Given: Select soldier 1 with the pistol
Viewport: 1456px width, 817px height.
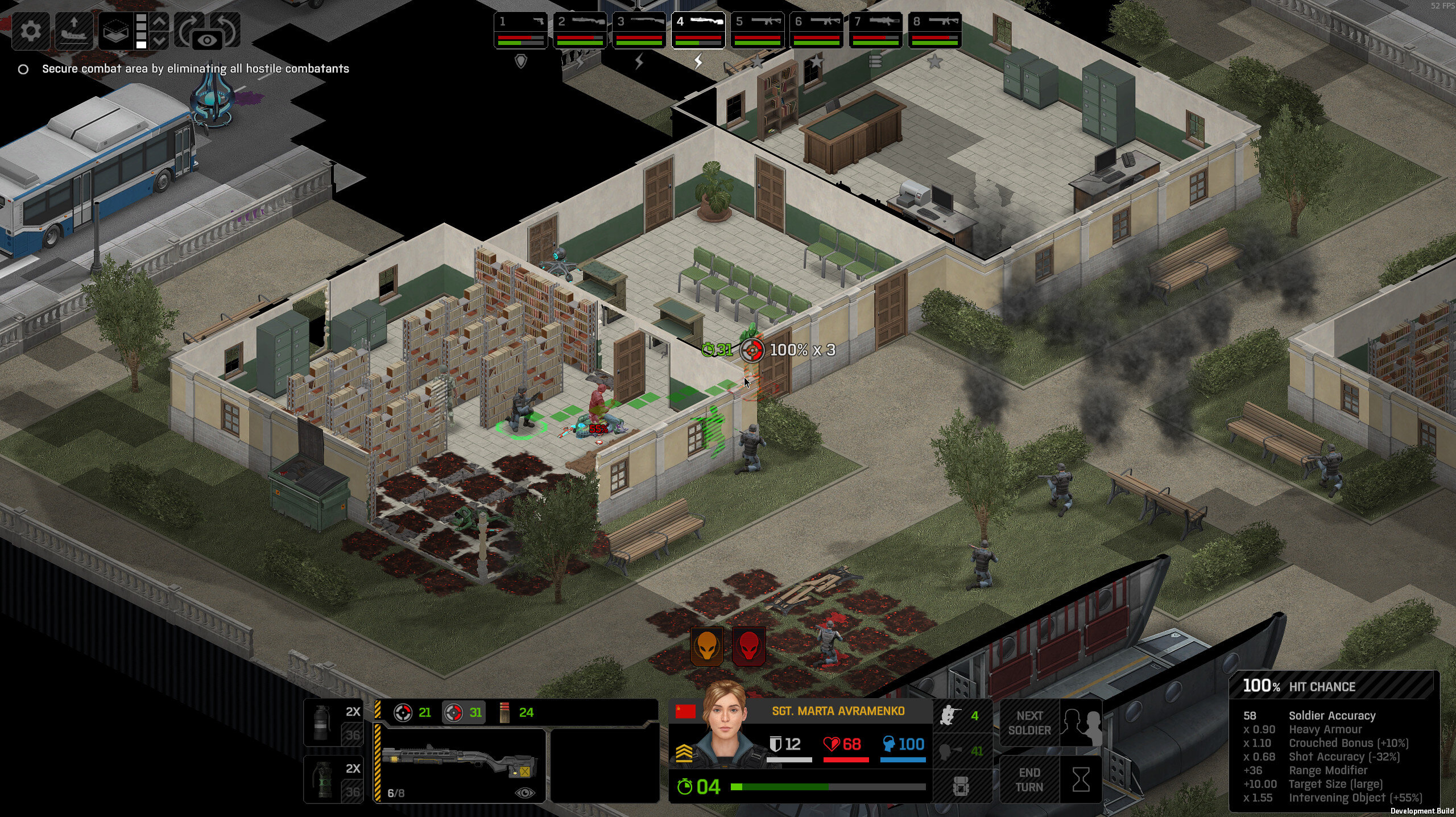Looking at the screenshot, I should [x=520, y=31].
